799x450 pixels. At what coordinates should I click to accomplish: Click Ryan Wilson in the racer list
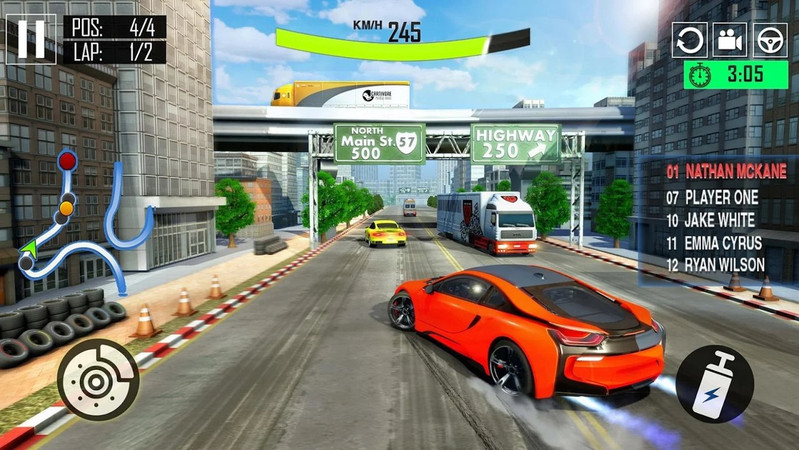tap(716, 265)
